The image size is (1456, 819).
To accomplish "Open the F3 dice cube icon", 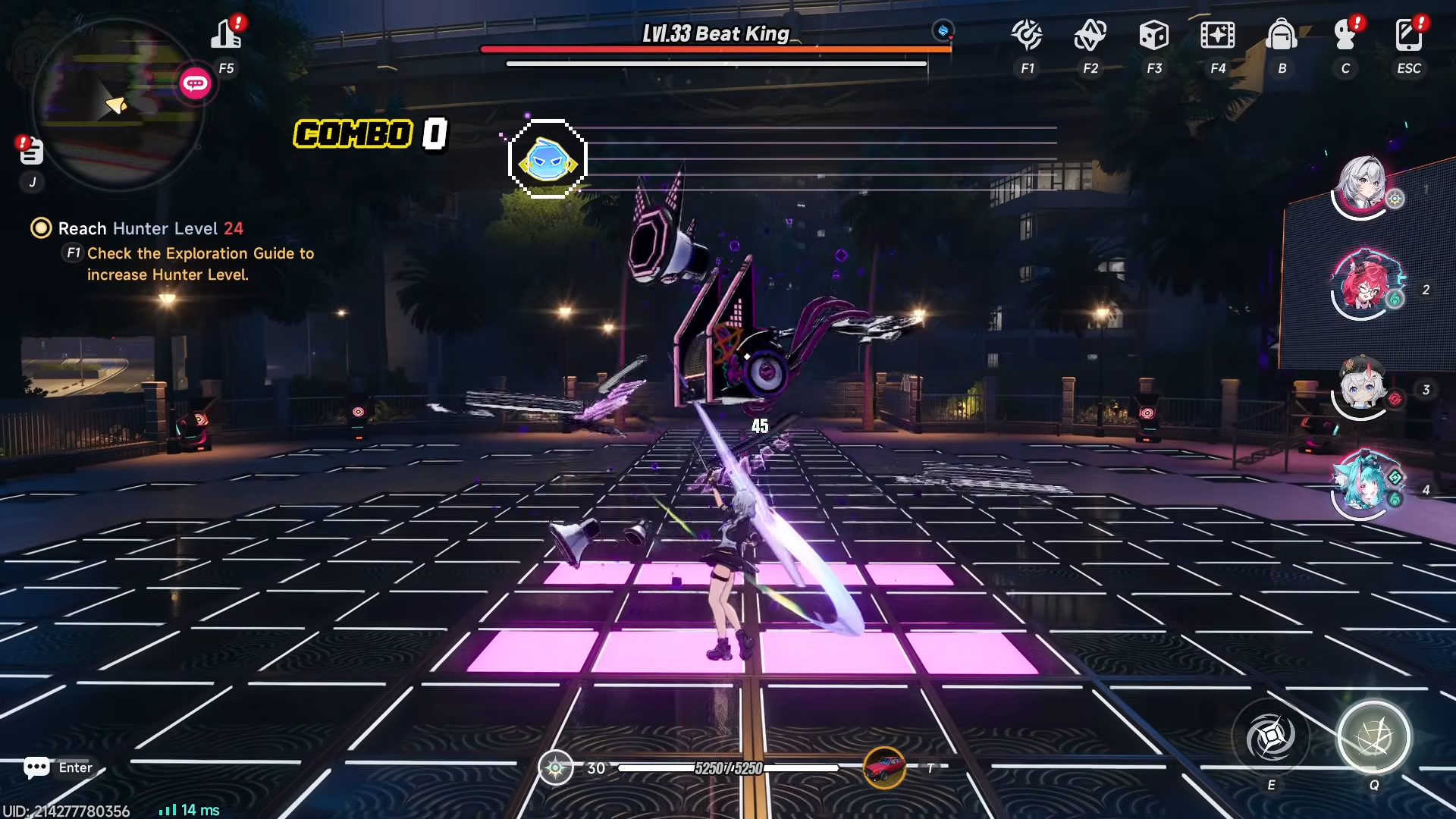I will tap(1153, 35).
